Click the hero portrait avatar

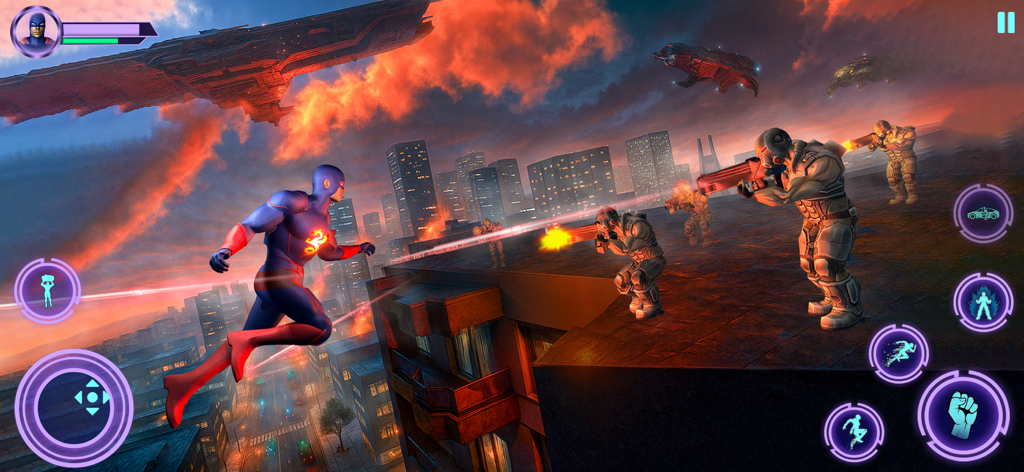point(36,31)
